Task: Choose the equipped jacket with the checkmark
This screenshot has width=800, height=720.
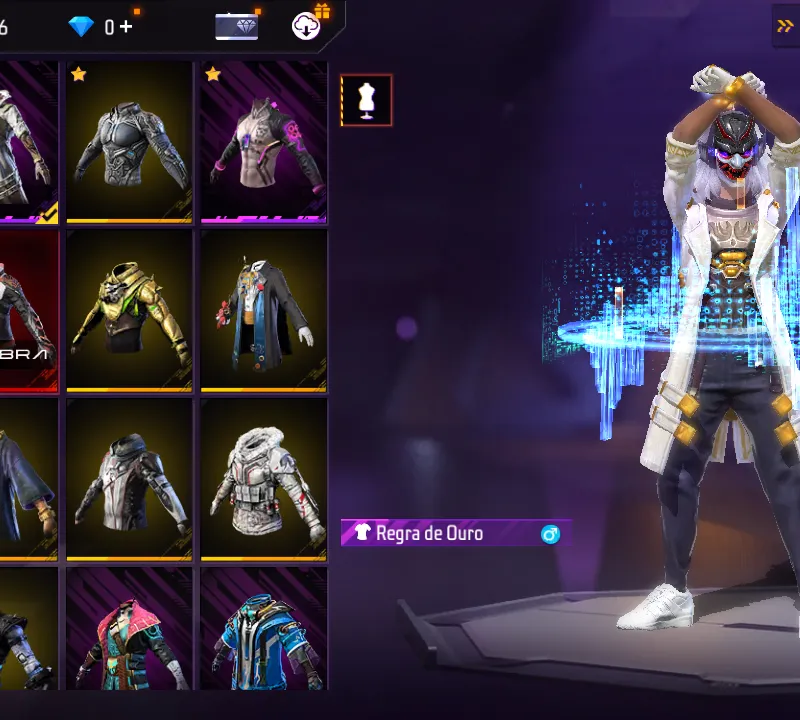Action: coord(28,143)
